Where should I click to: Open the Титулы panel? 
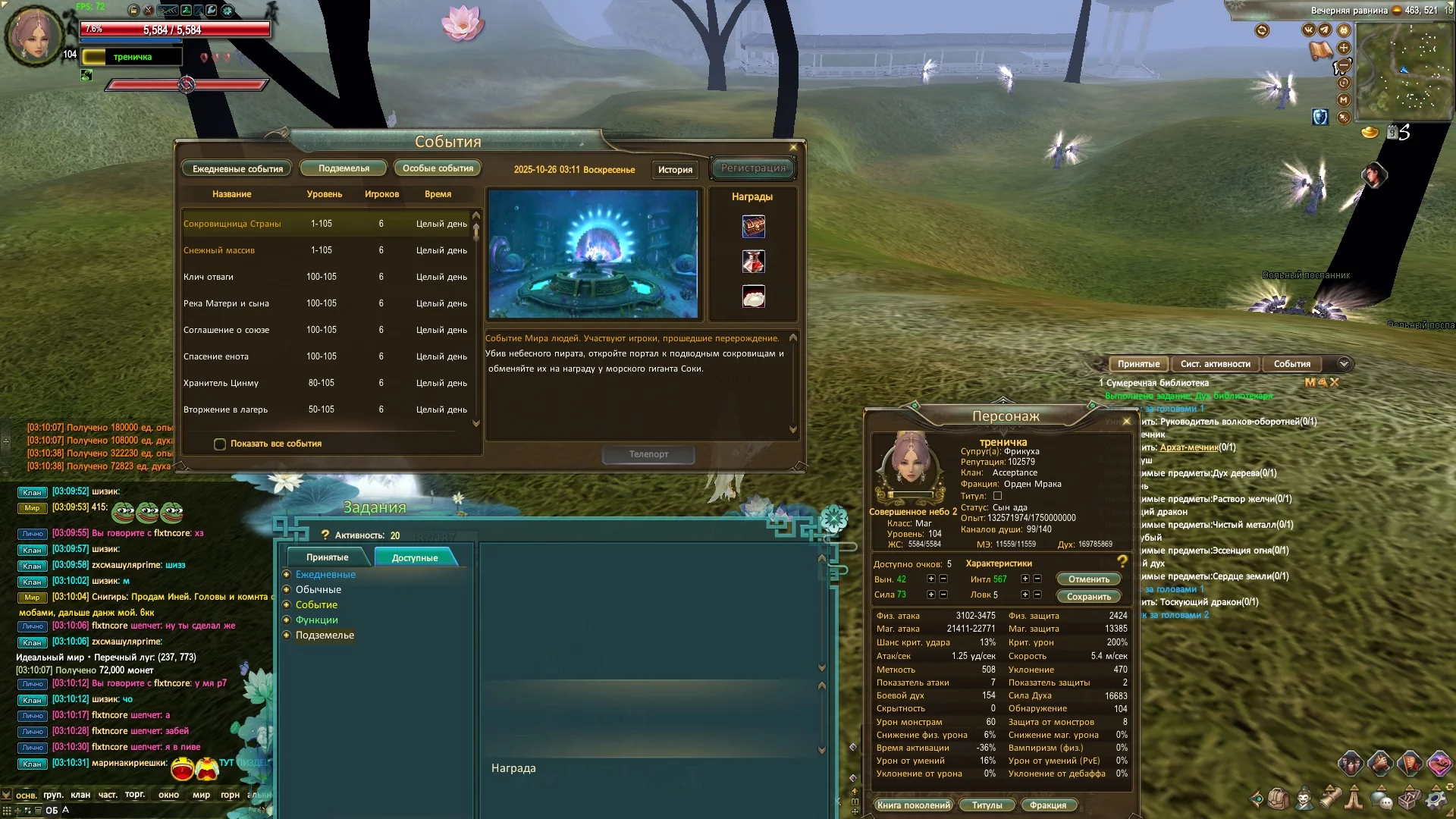click(987, 805)
